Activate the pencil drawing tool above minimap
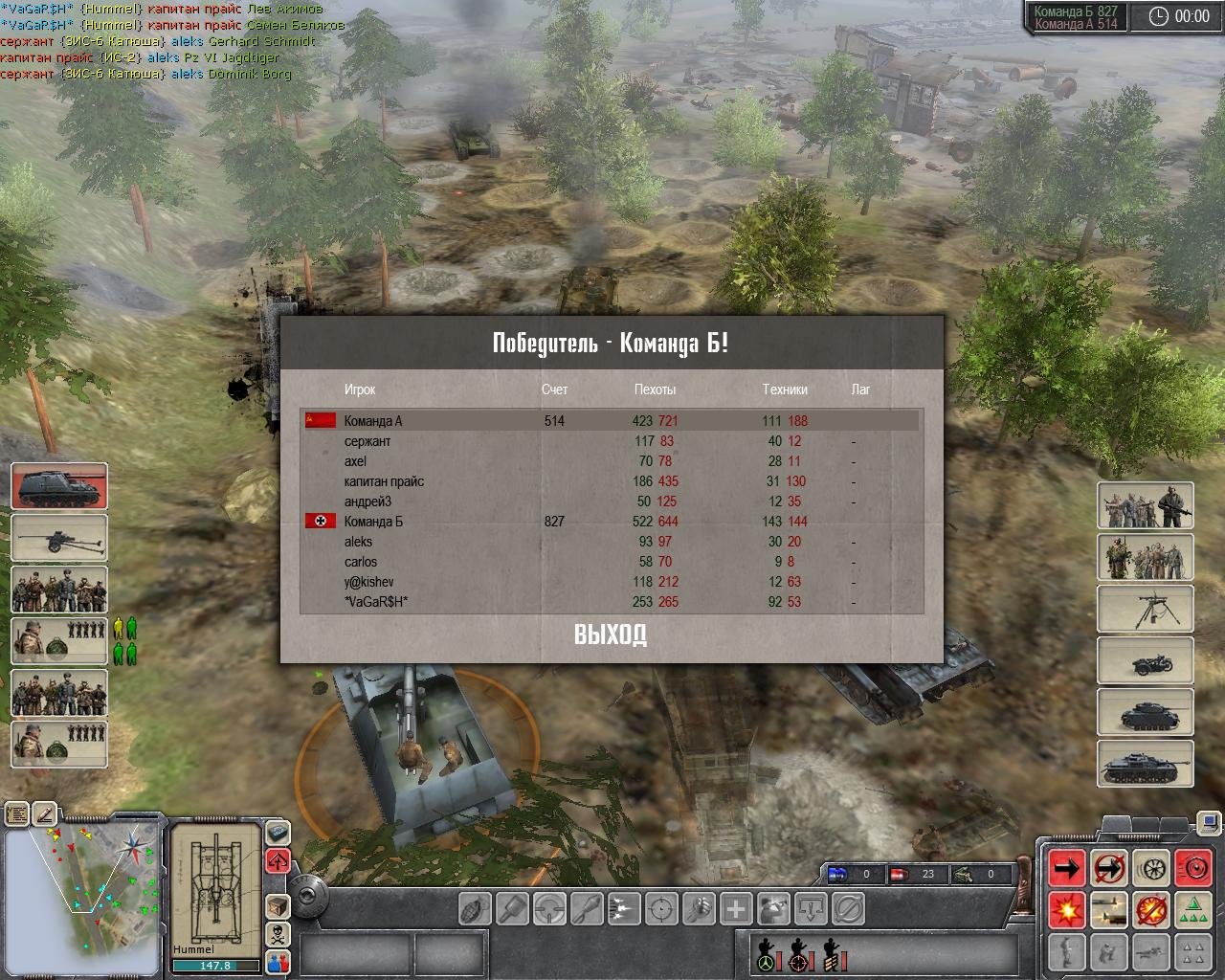The width and height of the screenshot is (1225, 980). 45,814
